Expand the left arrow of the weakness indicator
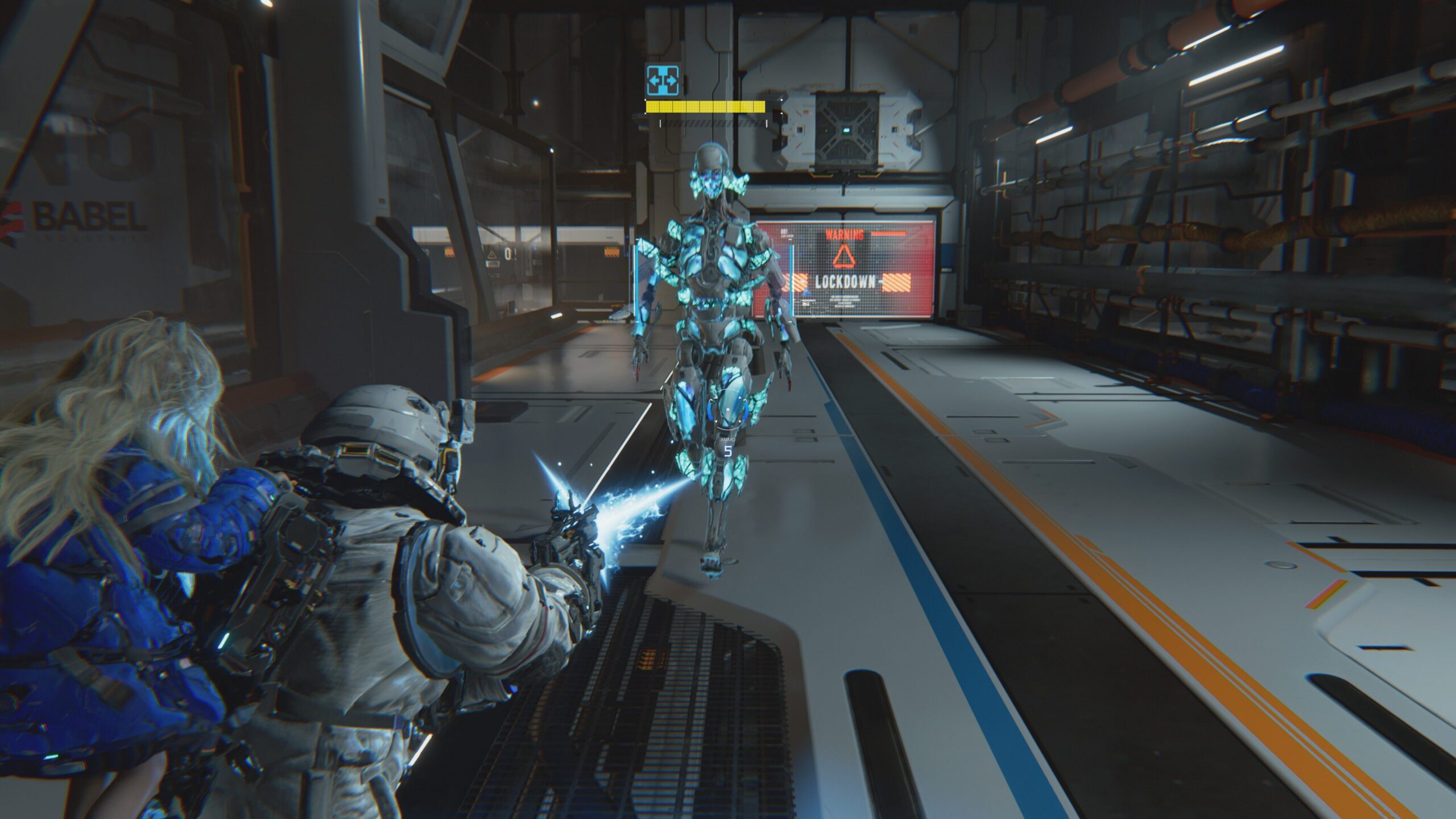 tap(655, 80)
